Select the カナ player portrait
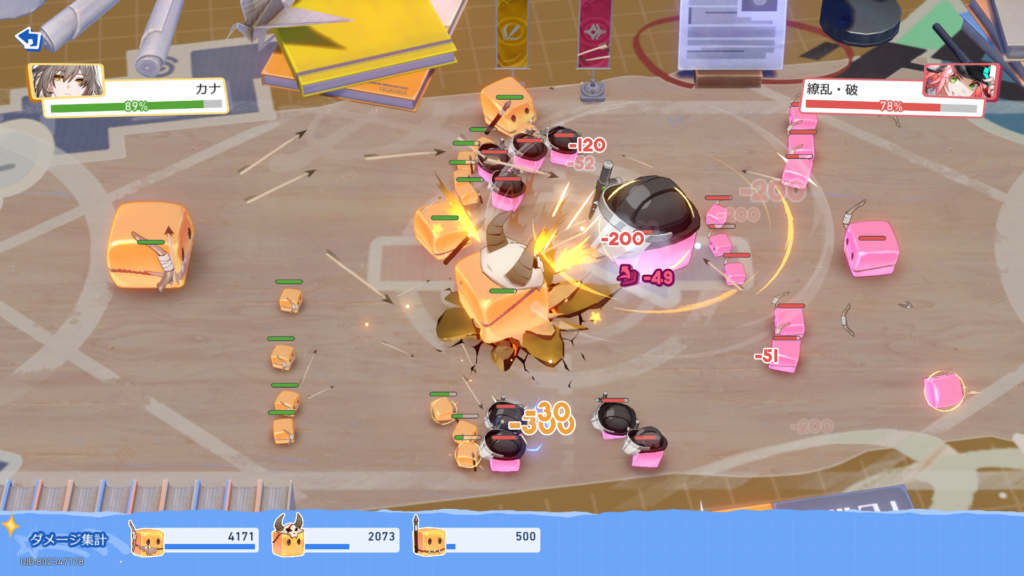The image size is (1024, 576). (54, 82)
